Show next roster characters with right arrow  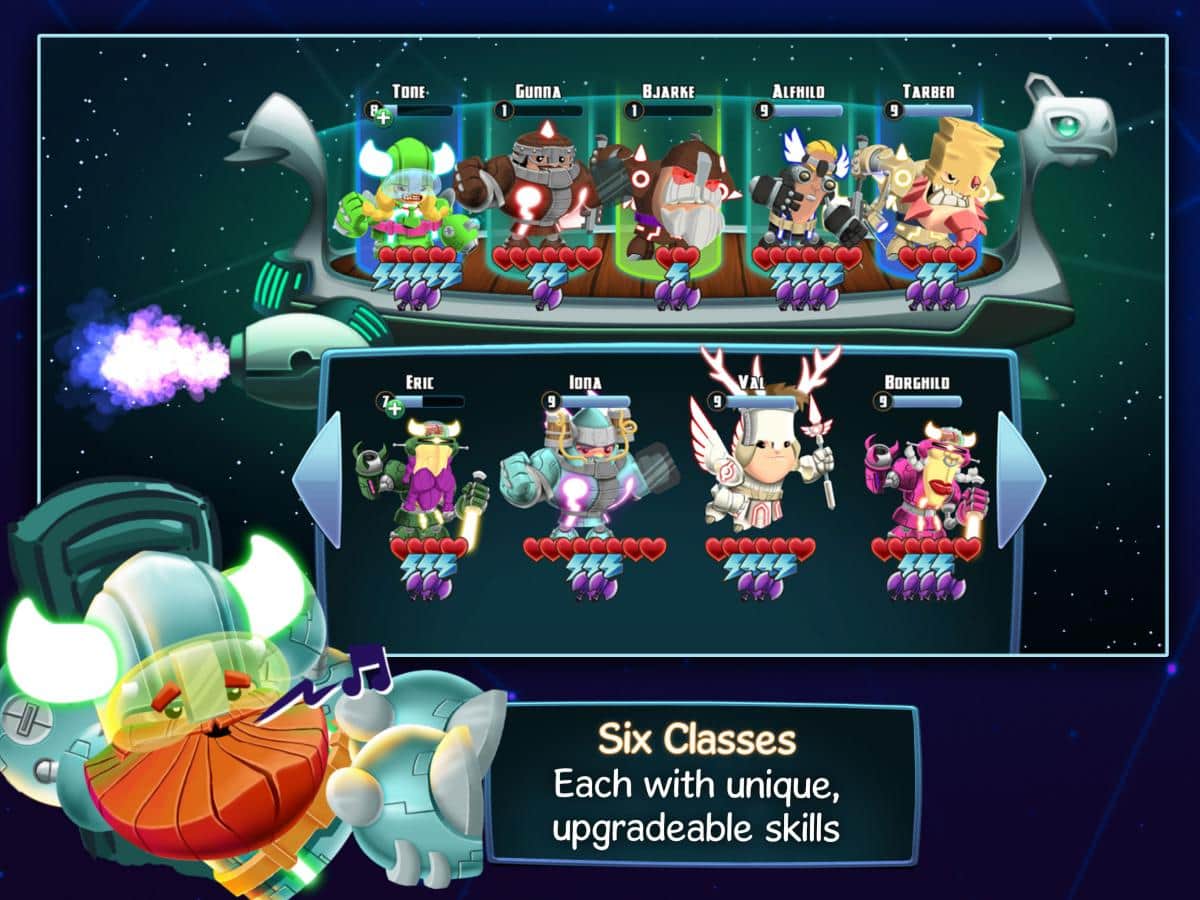[1020, 479]
